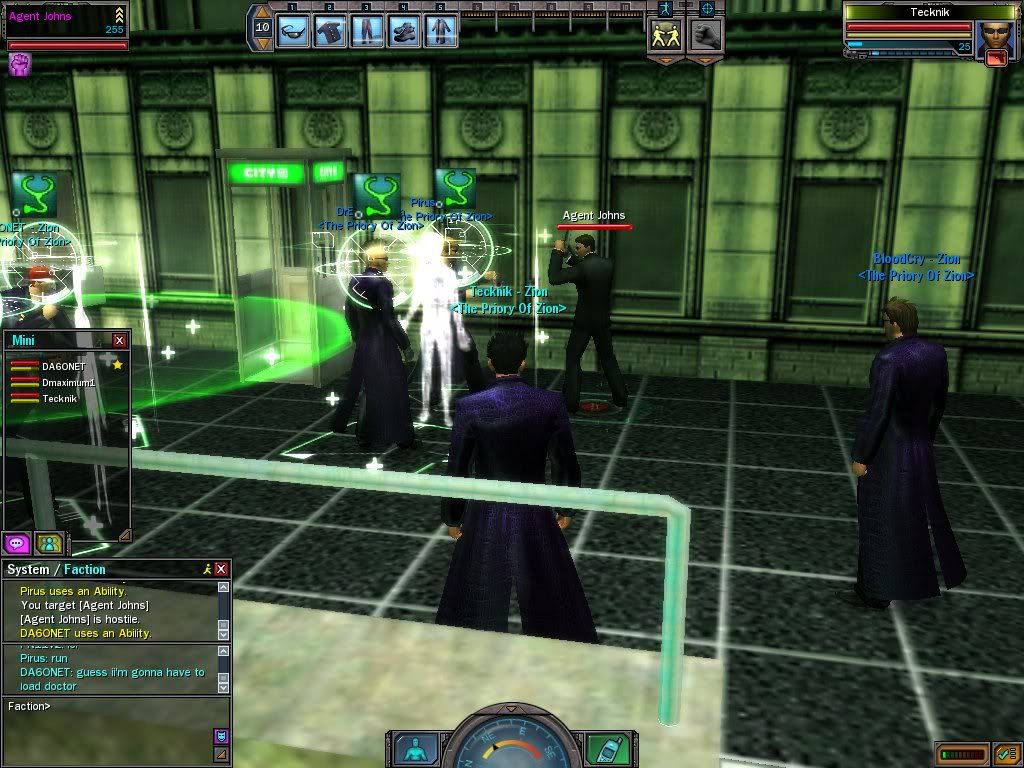Select the long coat hotbar slot
1024x768 pixels.
[x=441, y=28]
